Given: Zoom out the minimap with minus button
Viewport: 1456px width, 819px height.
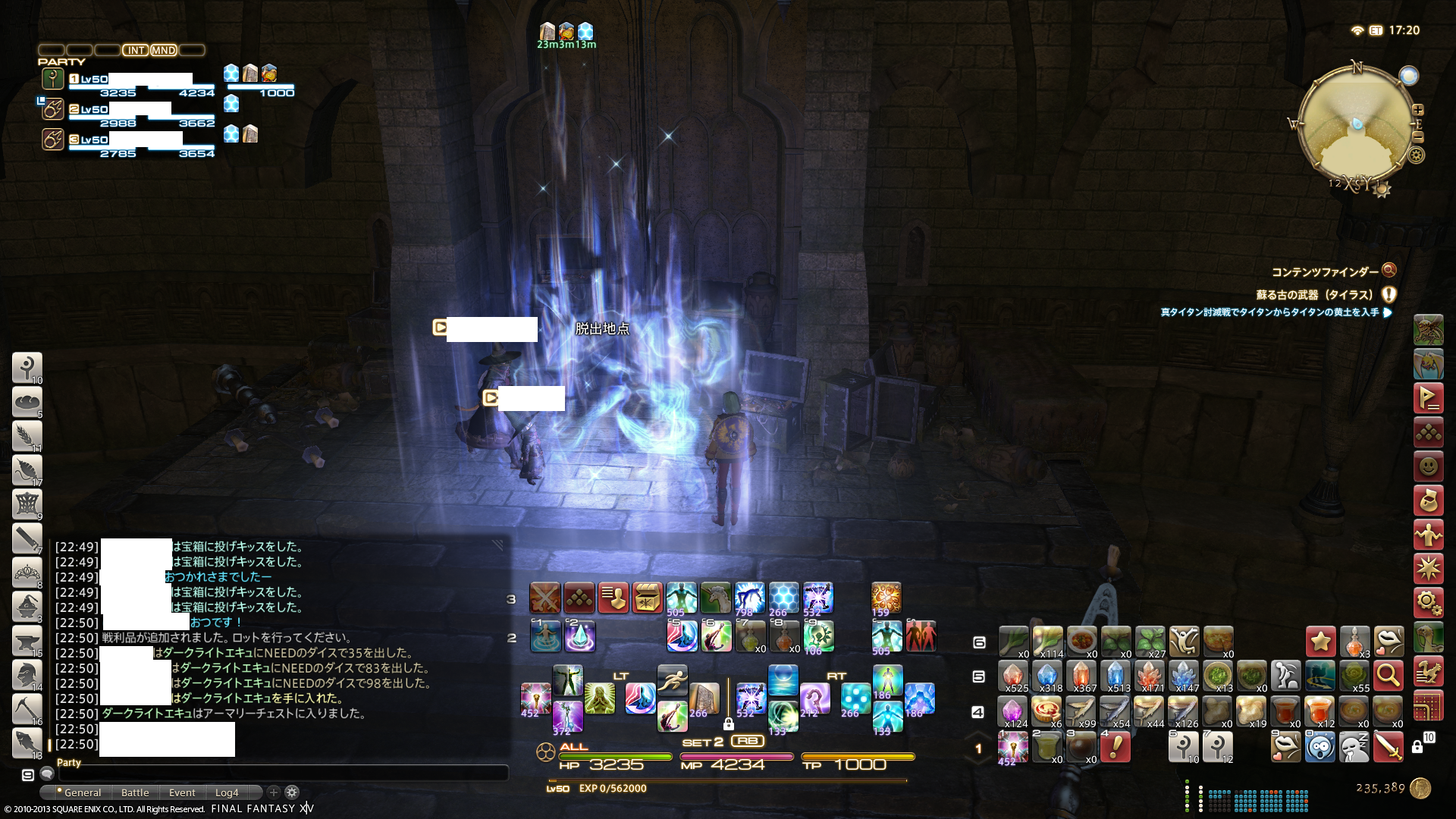Looking at the screenshot, I should click(1418, 137).
